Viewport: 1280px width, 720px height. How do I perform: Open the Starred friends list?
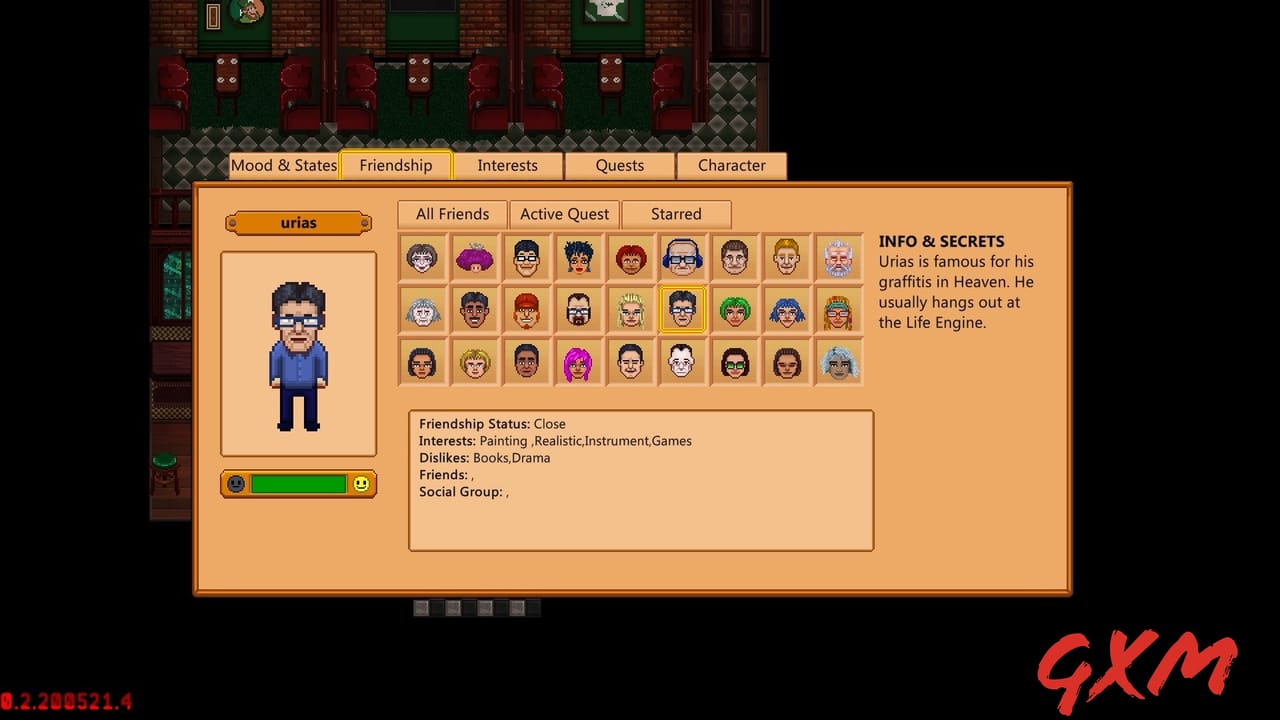[676, 214]
